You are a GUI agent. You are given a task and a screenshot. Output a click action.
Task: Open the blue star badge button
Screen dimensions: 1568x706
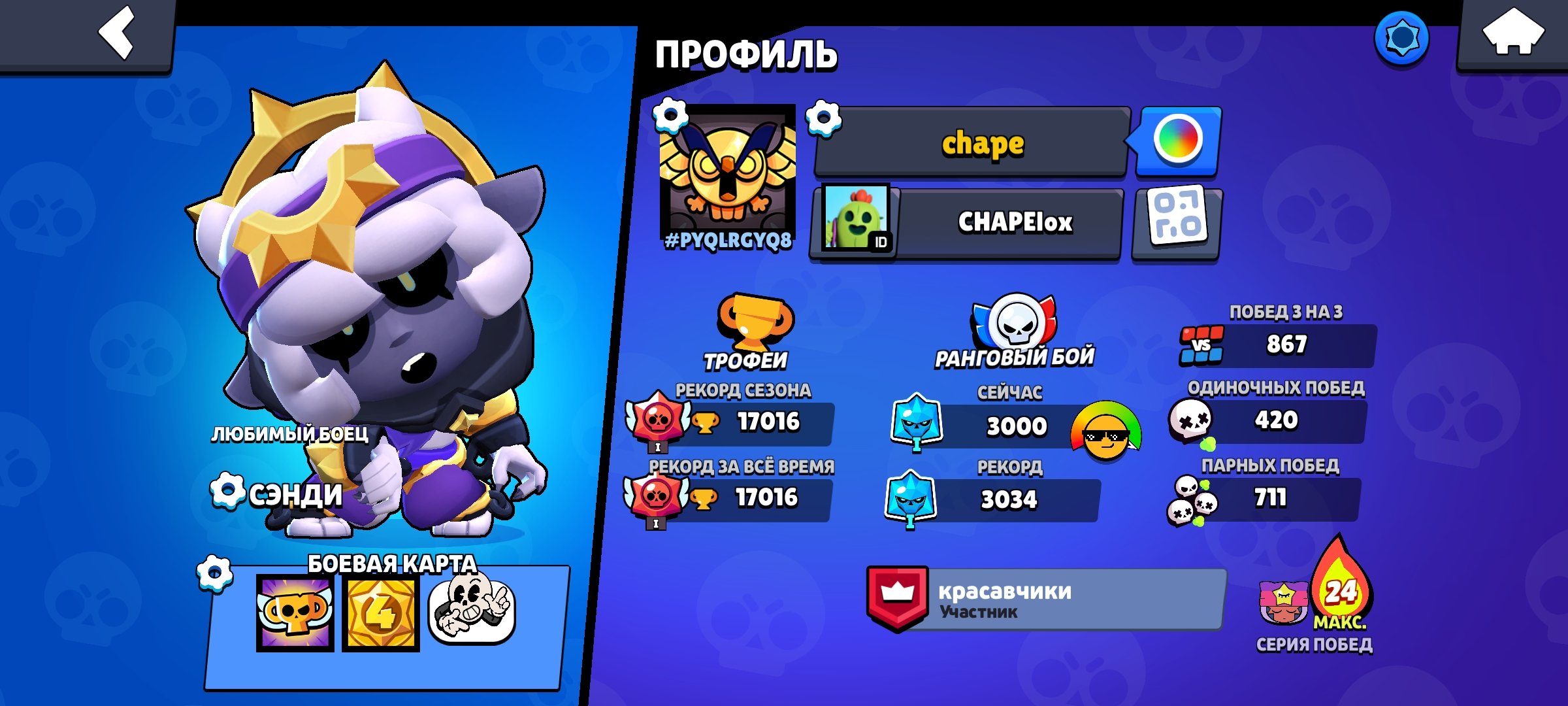(x=1401, y=39)
